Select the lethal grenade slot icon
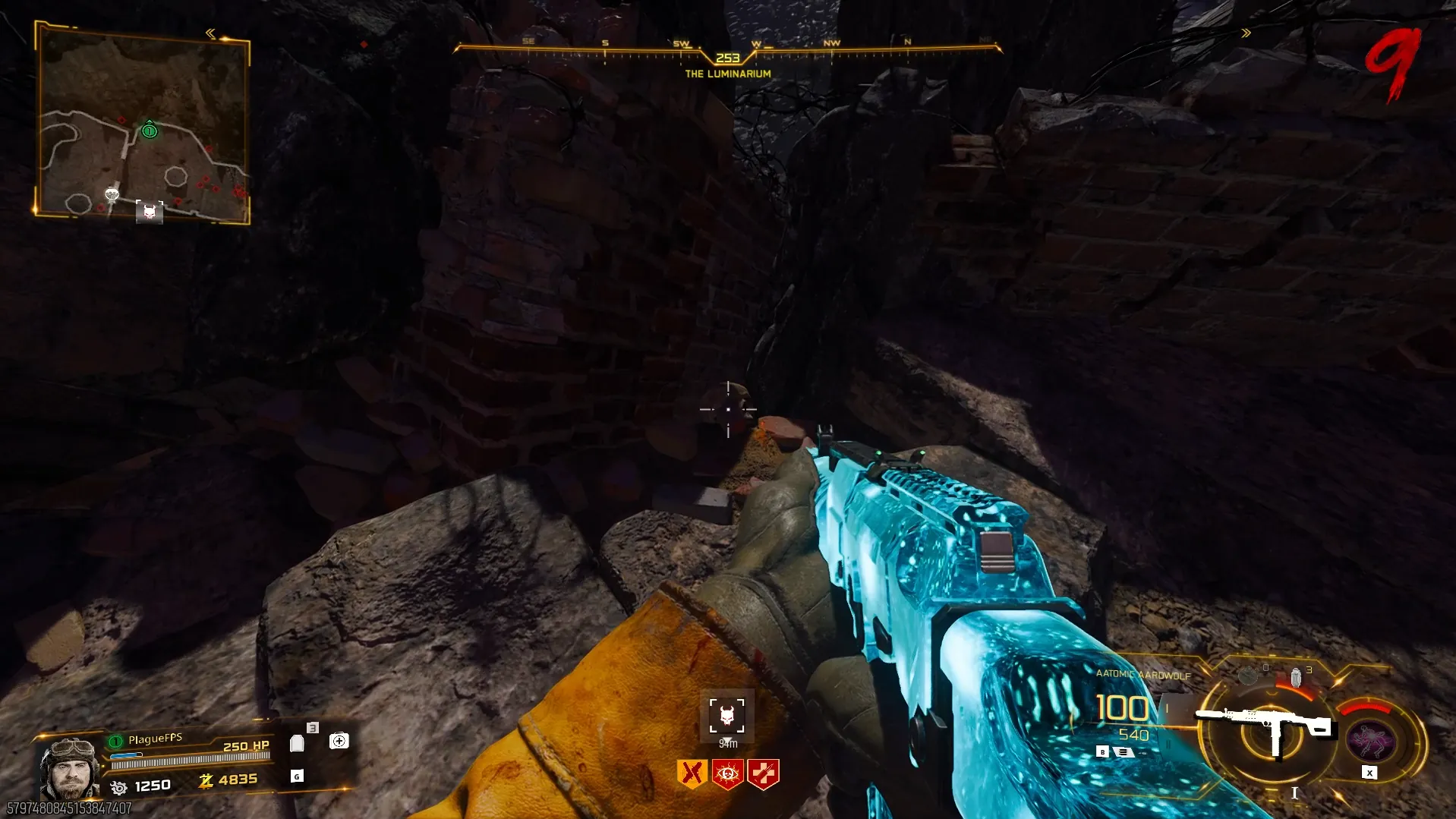Image resolution: width=1456 pixels, height=819 pixels. click(x=1297, y=676)
